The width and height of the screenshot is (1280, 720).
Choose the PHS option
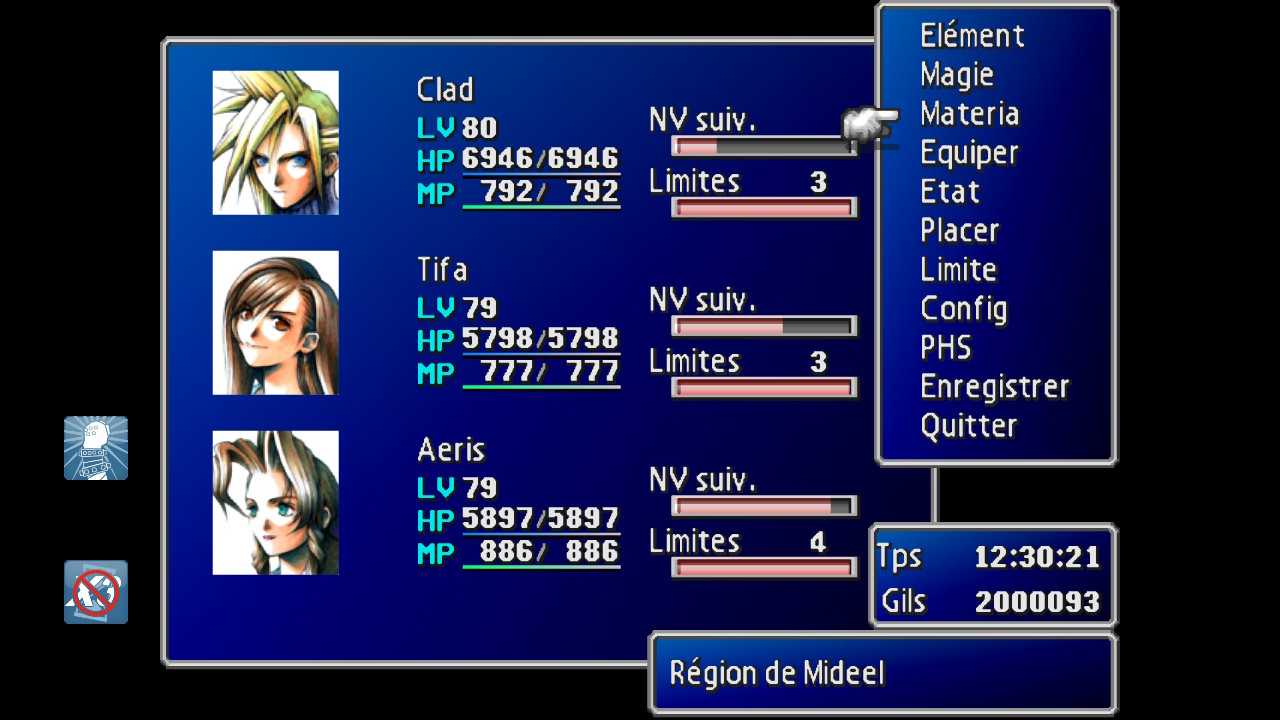[x=945, y=348]
